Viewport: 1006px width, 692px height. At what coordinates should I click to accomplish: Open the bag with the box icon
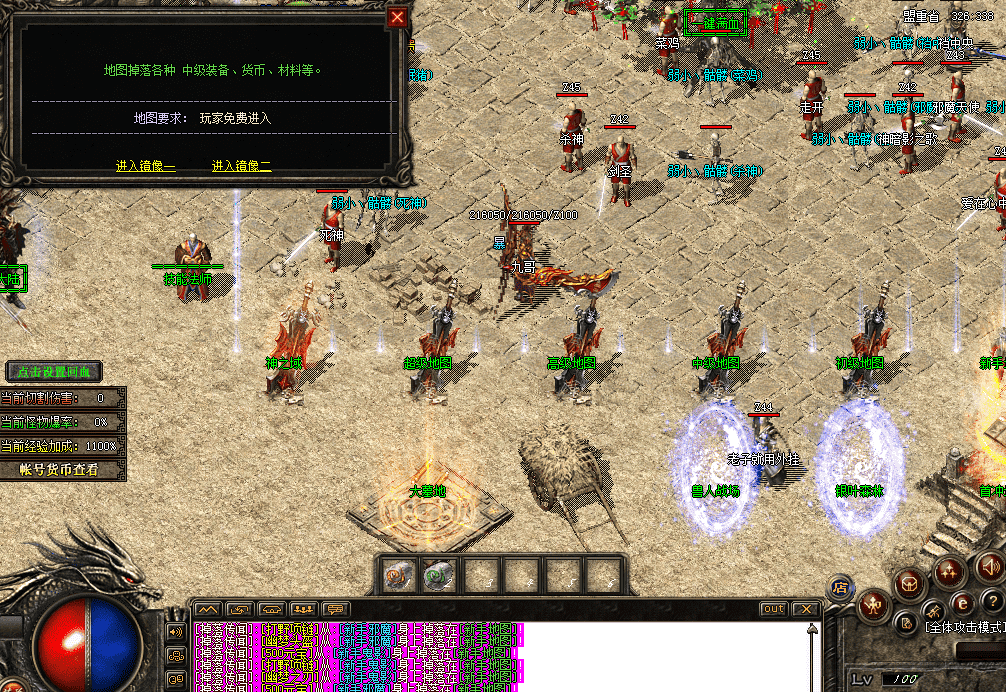click(x=911, y=583)
